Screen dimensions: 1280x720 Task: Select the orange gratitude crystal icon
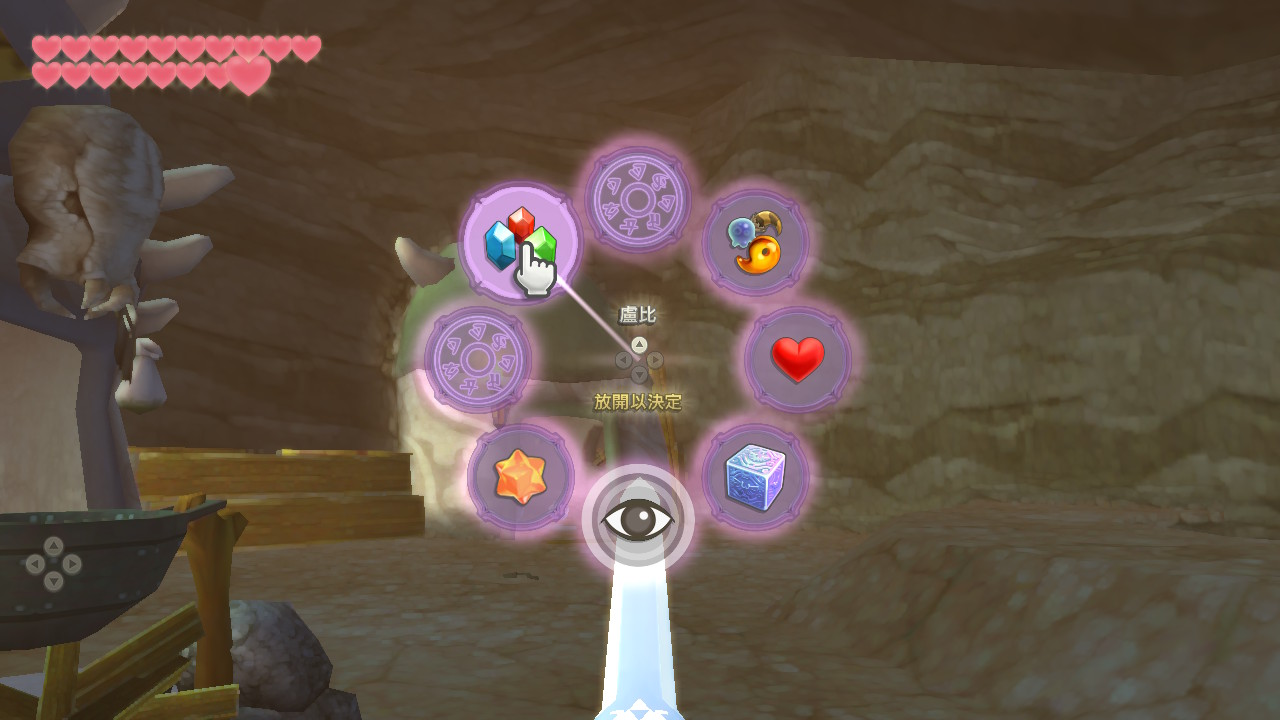click(x=521, y=479)
